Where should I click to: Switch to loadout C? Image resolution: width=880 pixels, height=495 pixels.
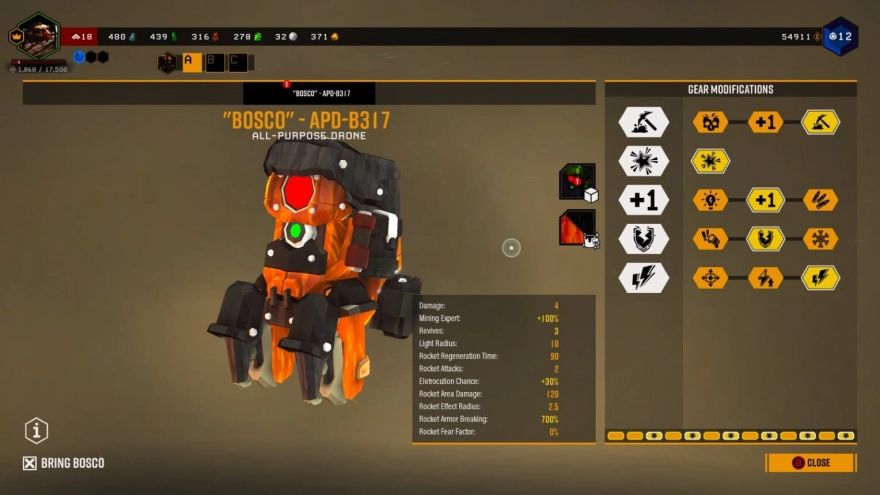pos(238,62)
